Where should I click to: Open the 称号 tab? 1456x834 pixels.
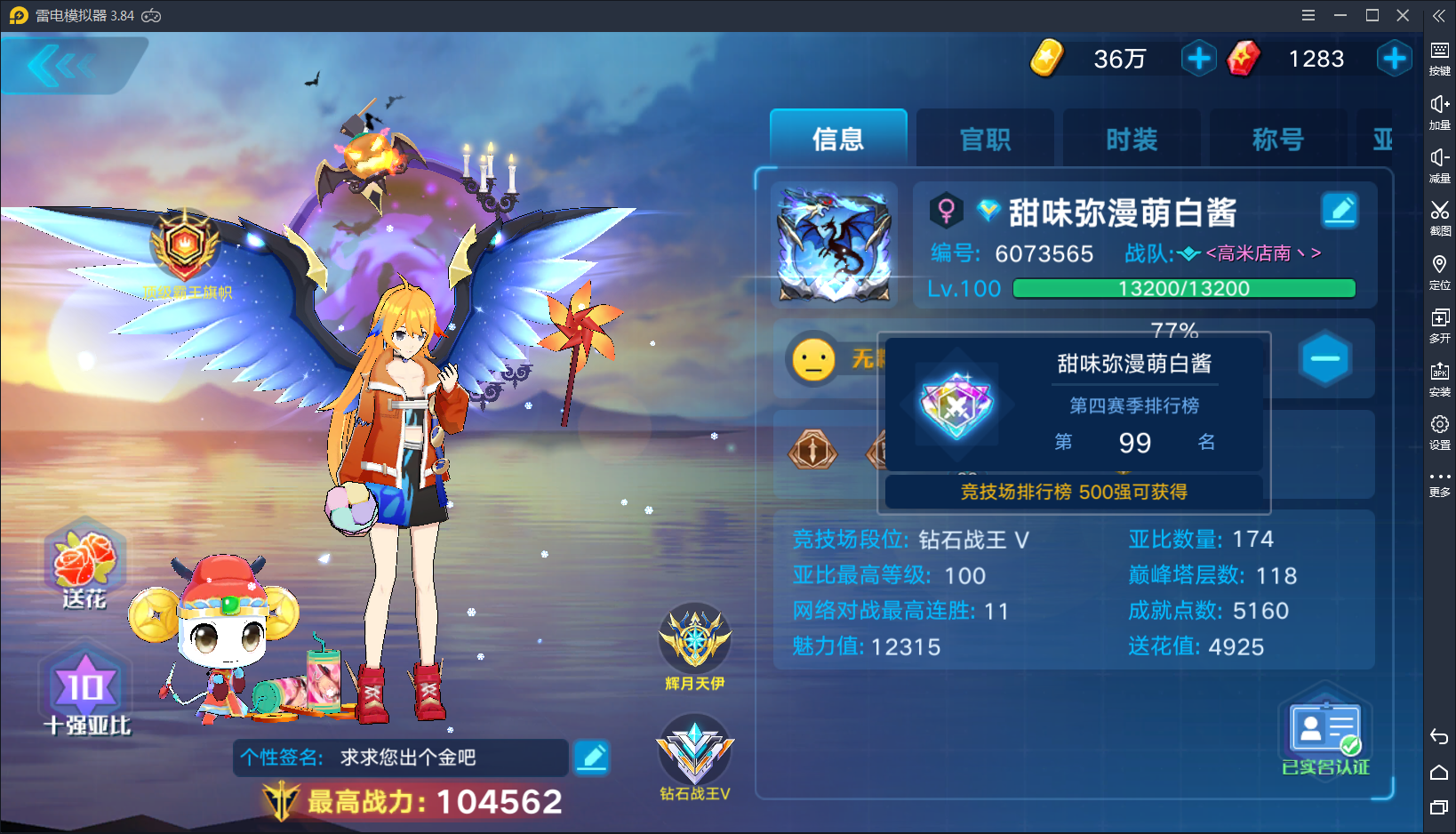tap(1277, 139)
